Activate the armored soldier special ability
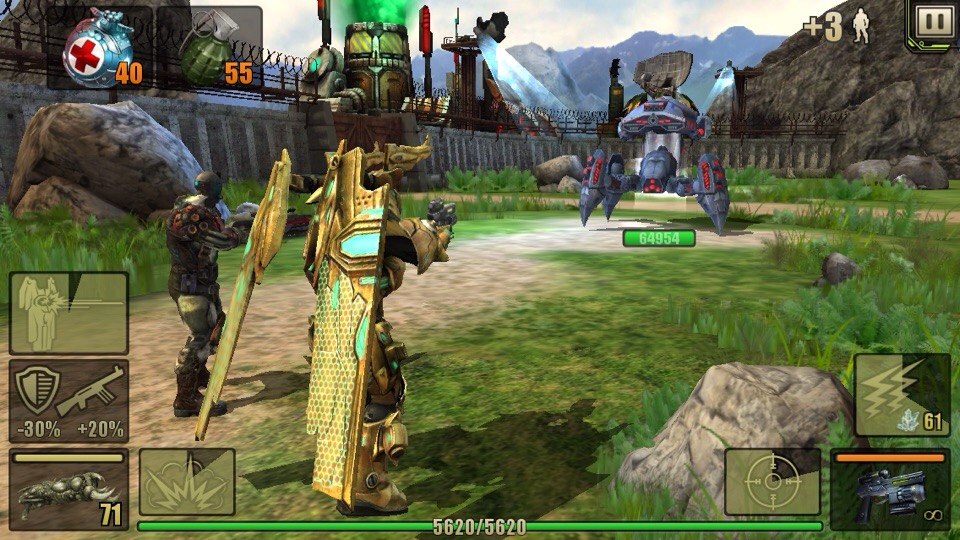This screenshot has height=540, width=960. tap(68, 313)
